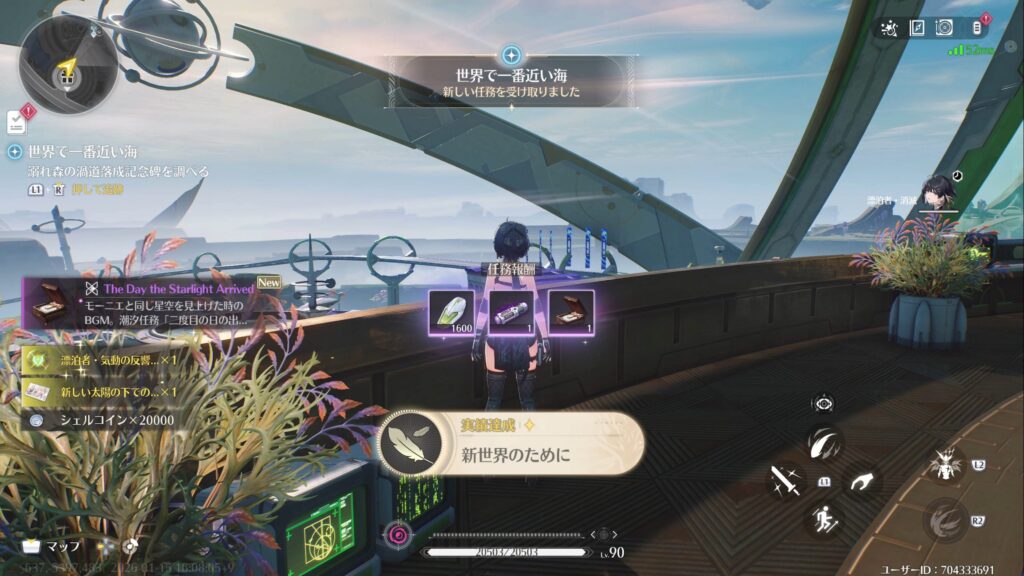Open the new-quest banner at top center

pyautogui.click(x=512, y=81)
